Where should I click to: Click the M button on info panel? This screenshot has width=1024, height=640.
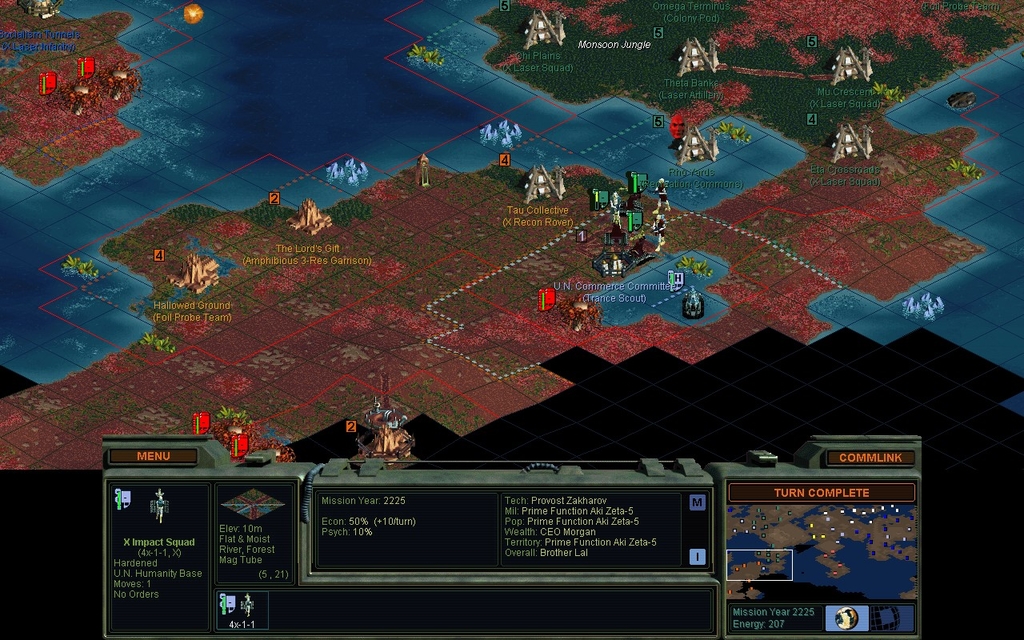(697, 503)
